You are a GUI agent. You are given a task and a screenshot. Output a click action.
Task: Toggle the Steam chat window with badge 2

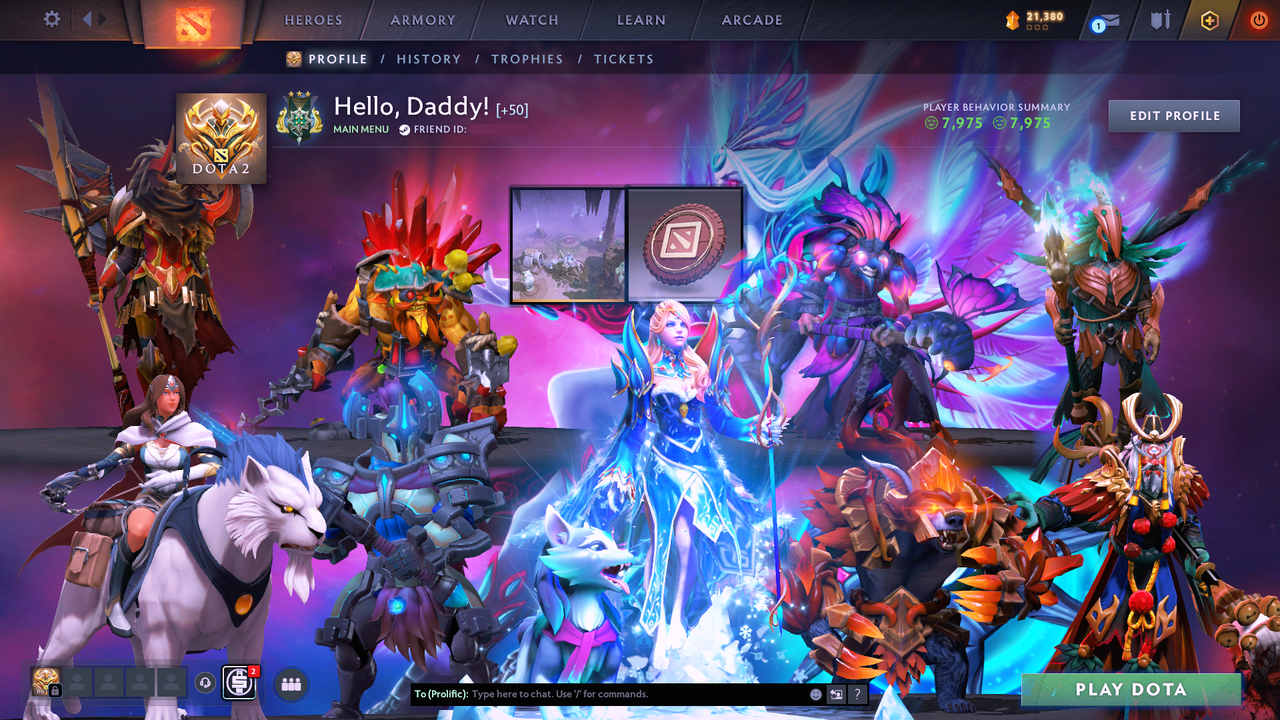click(238, 683)
